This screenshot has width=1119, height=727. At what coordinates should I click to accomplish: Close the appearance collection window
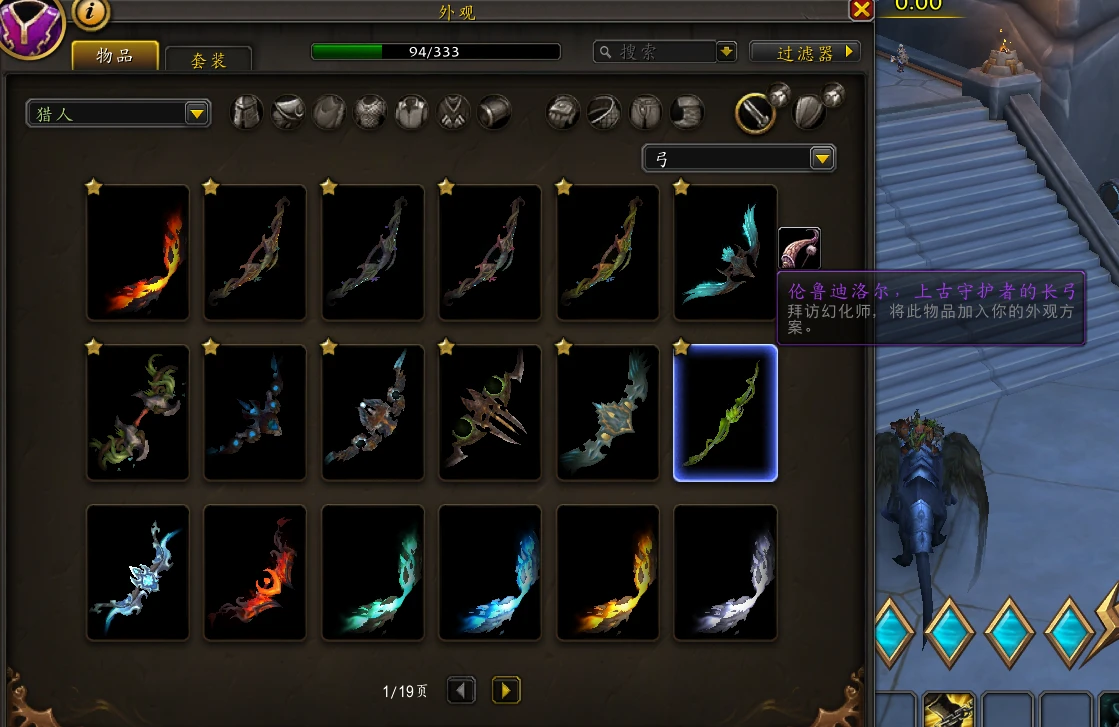861,10
